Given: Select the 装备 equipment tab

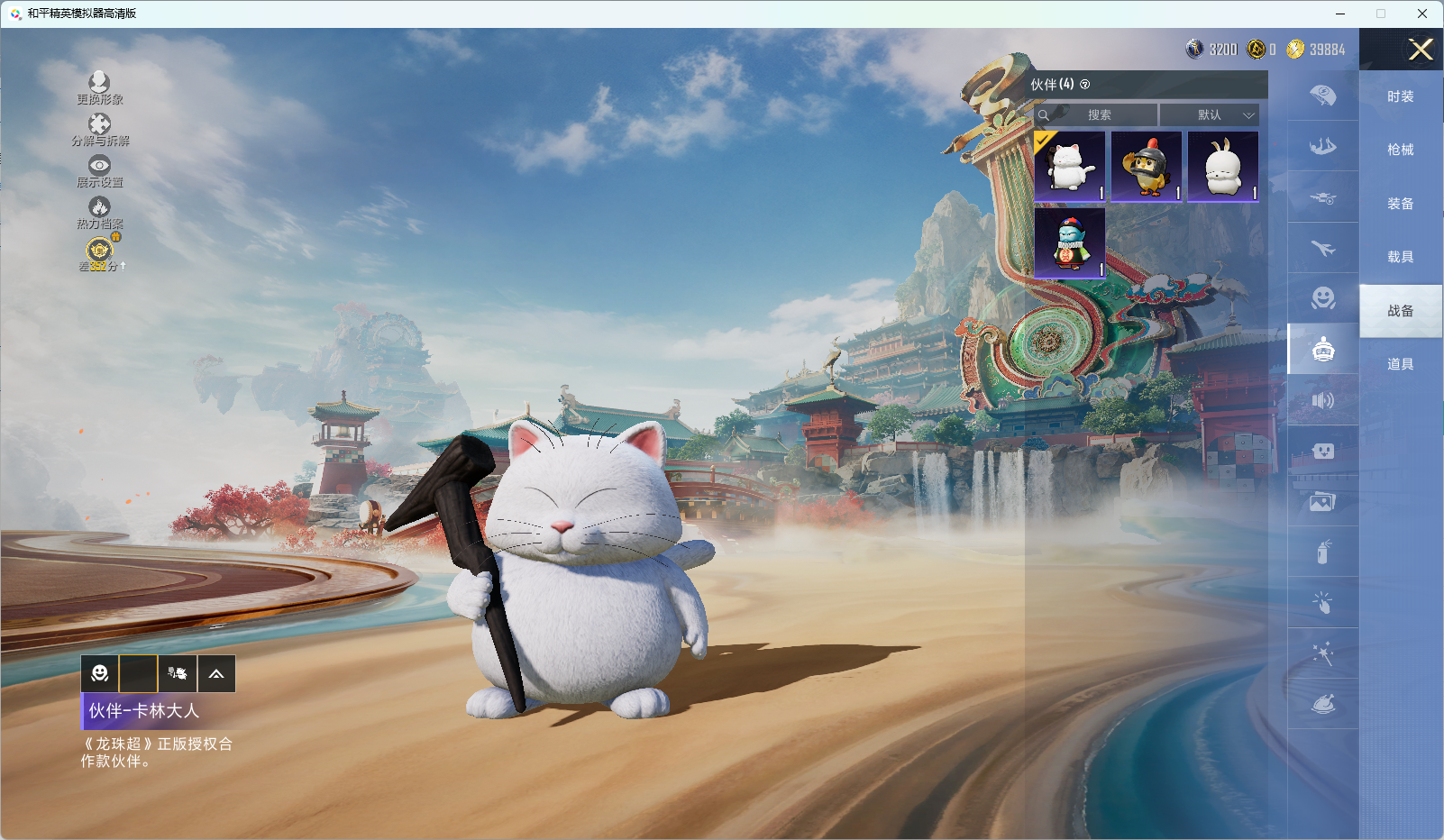Looking at the screenshot, I should pyautogui.click(x=1400, y=204).
